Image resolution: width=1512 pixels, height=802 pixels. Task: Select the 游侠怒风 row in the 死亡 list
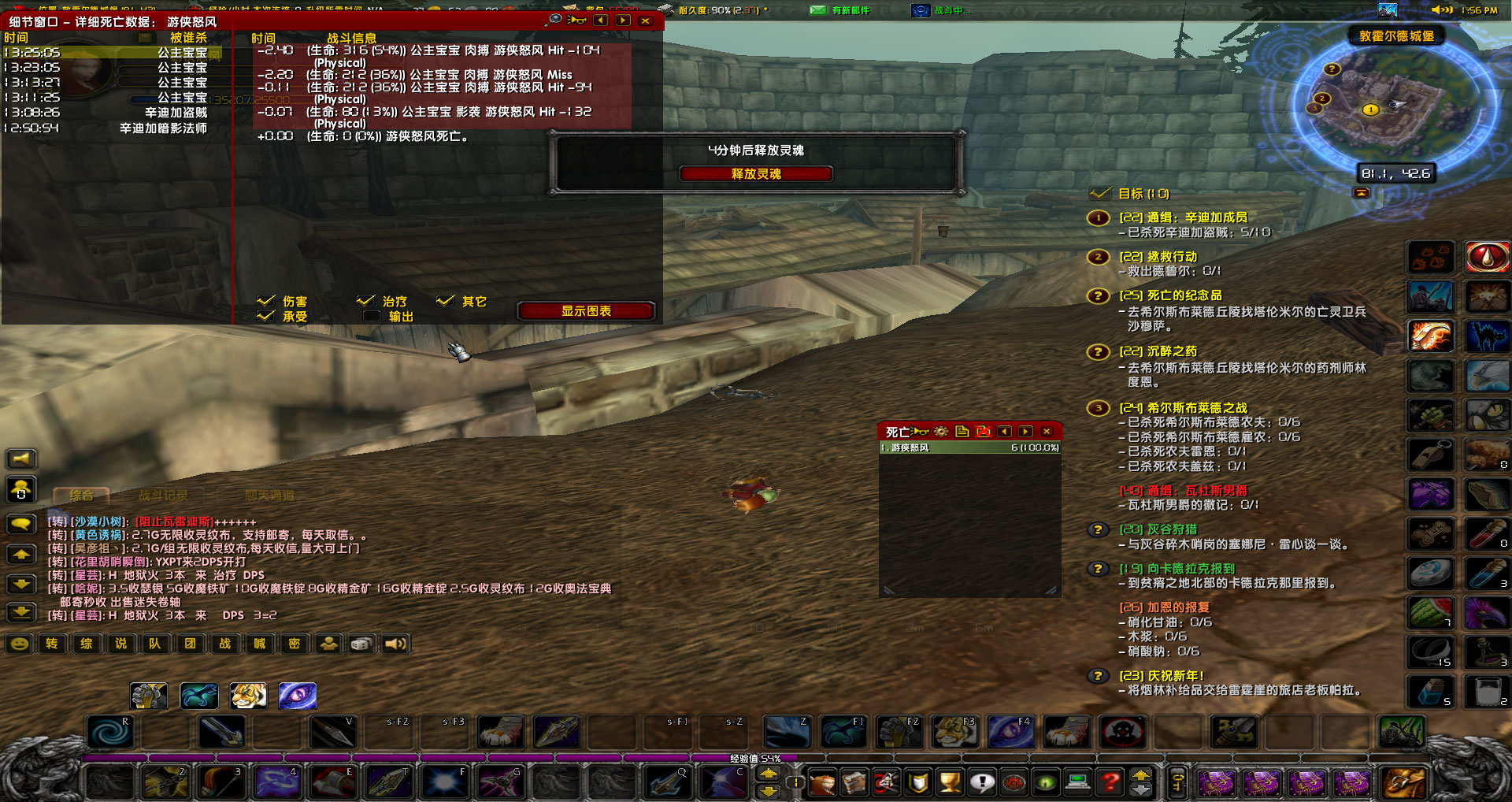pos(969,447)
